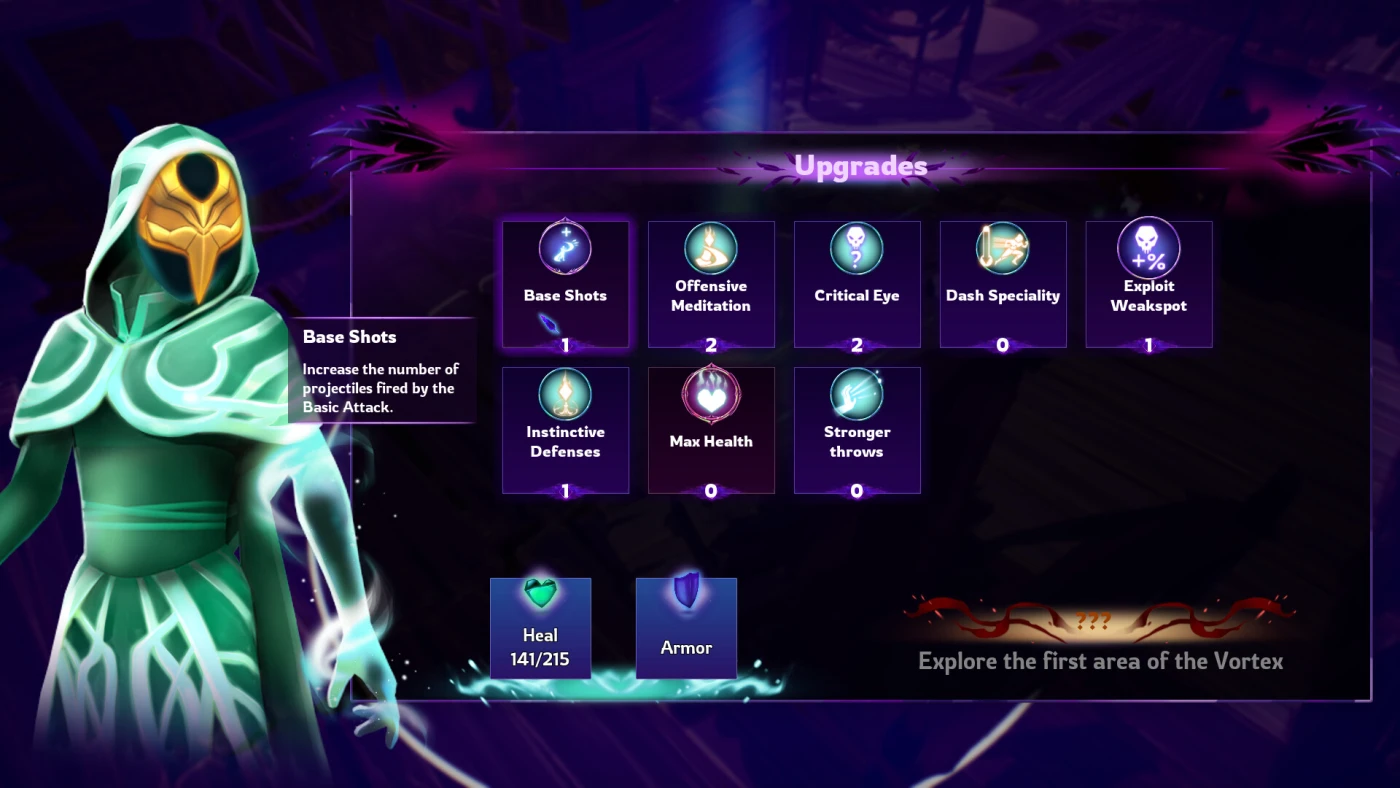Upgrade Instinctive Defenses

coord(565,430)
